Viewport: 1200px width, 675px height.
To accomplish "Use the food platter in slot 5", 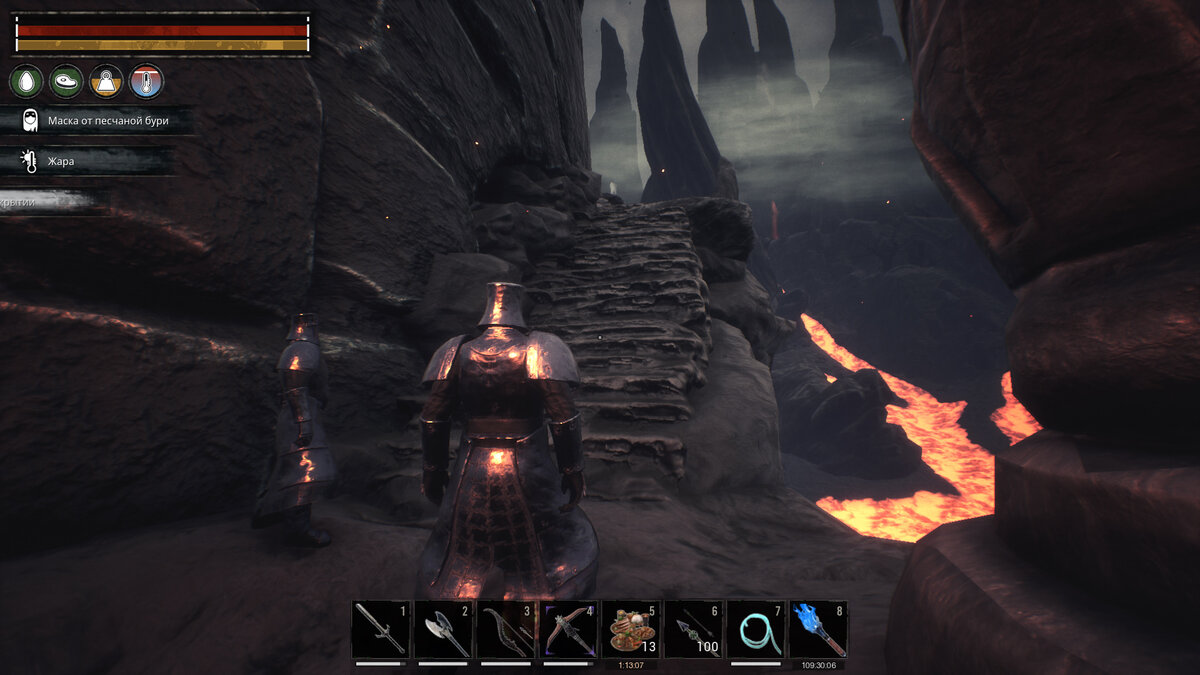I will [630, 629].
